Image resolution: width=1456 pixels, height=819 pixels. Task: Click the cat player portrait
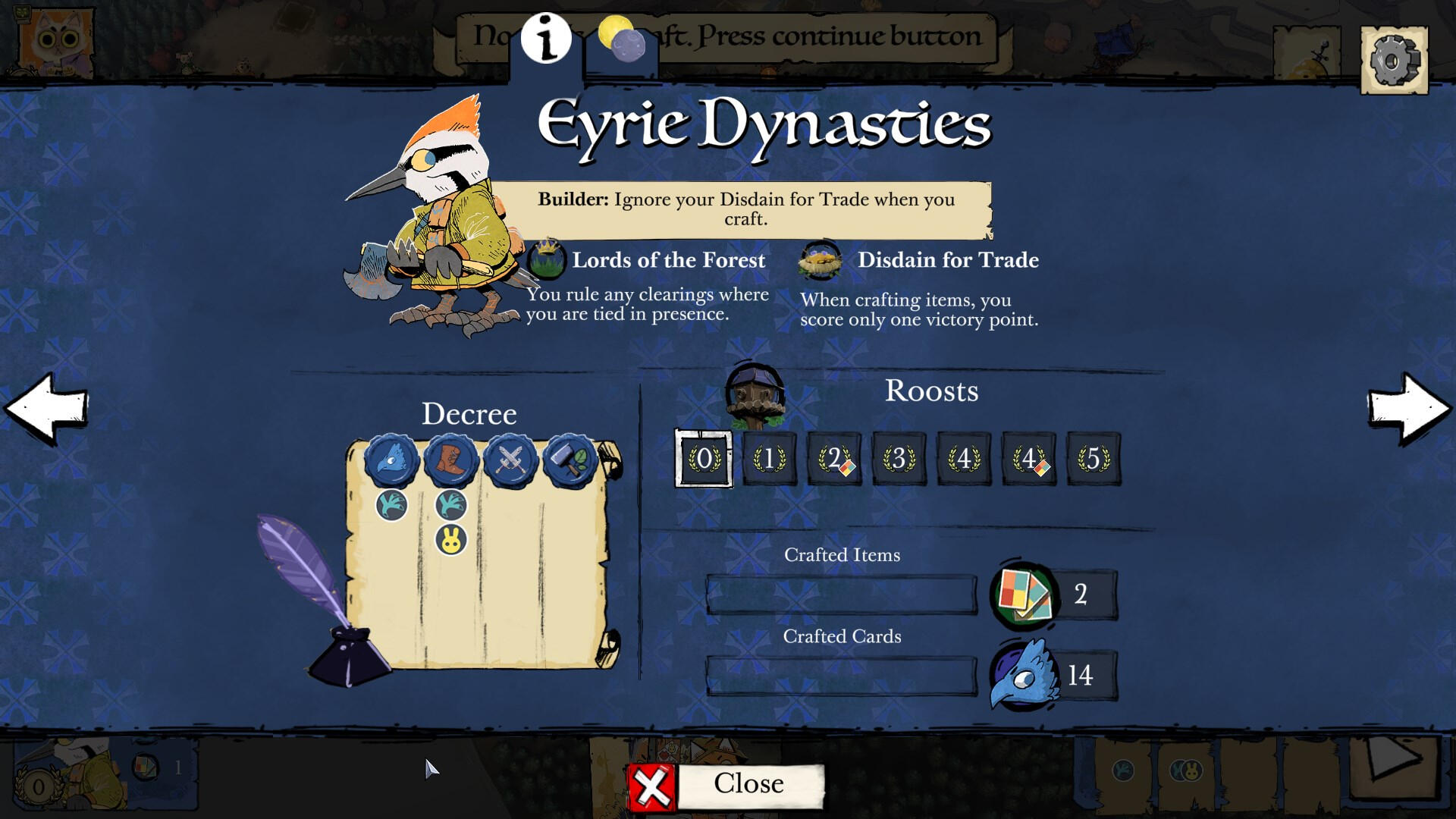[55, 42]
